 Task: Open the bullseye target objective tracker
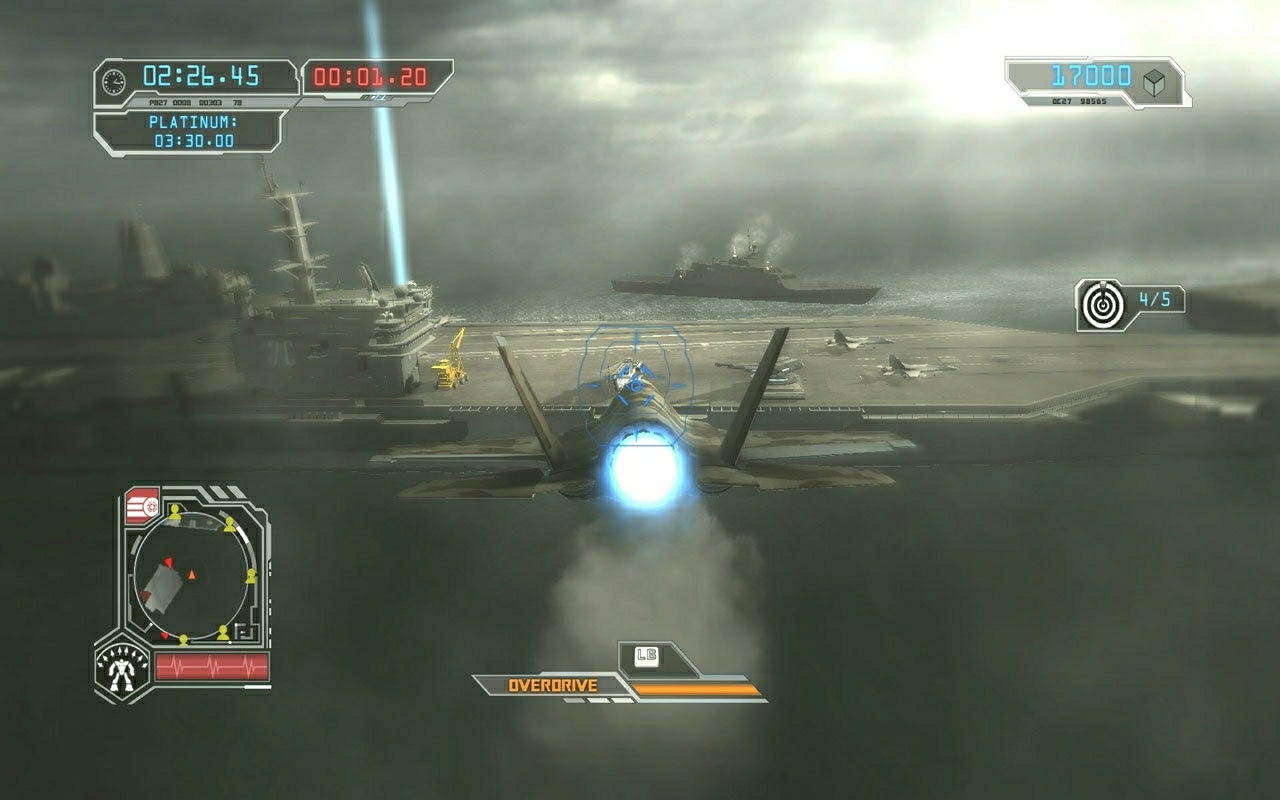[1101, 305]
